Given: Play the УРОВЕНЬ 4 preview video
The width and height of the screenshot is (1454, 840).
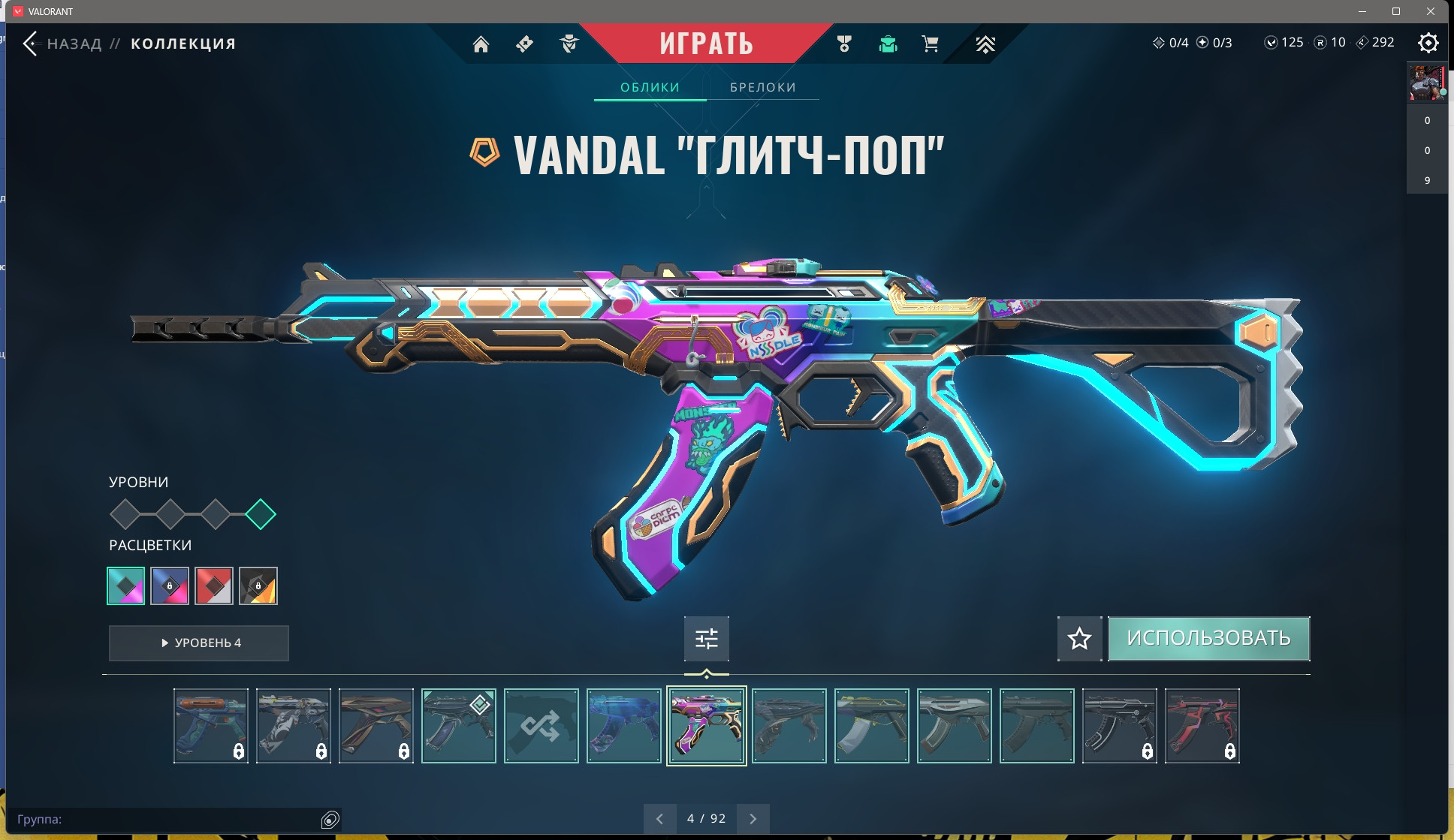Looking at the screenshot, I should [x=199, y=643].
